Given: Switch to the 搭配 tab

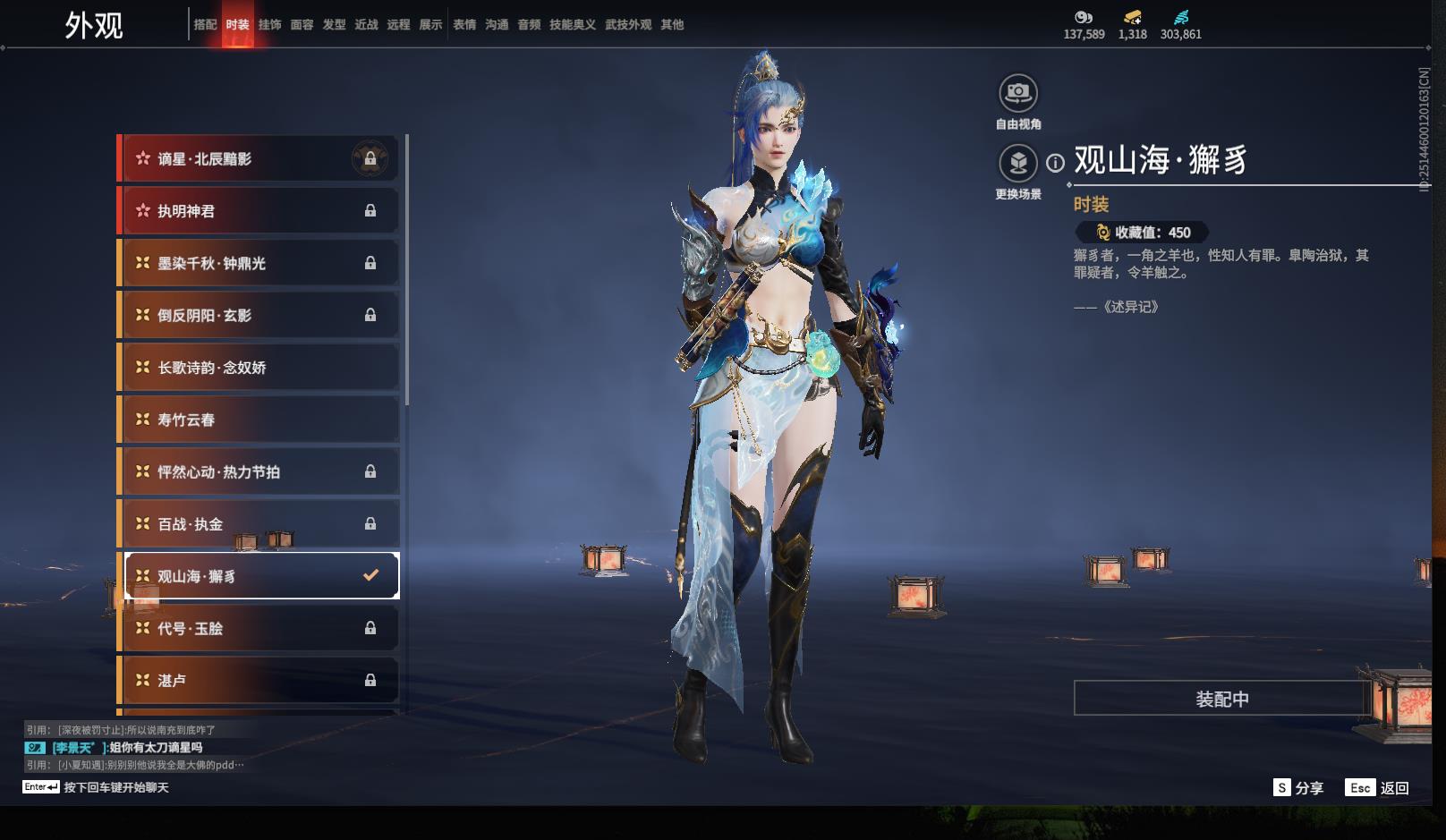Looking at the screenshot, I should 205,25.
